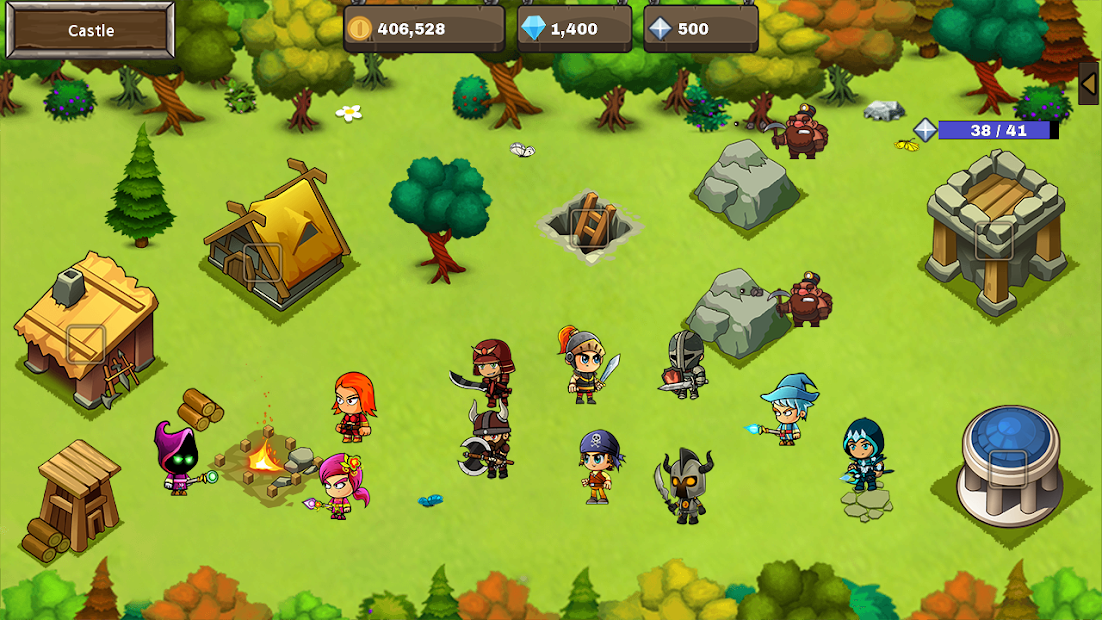
Task: Open the Castle menu button
Action: [x=91, y=30]
